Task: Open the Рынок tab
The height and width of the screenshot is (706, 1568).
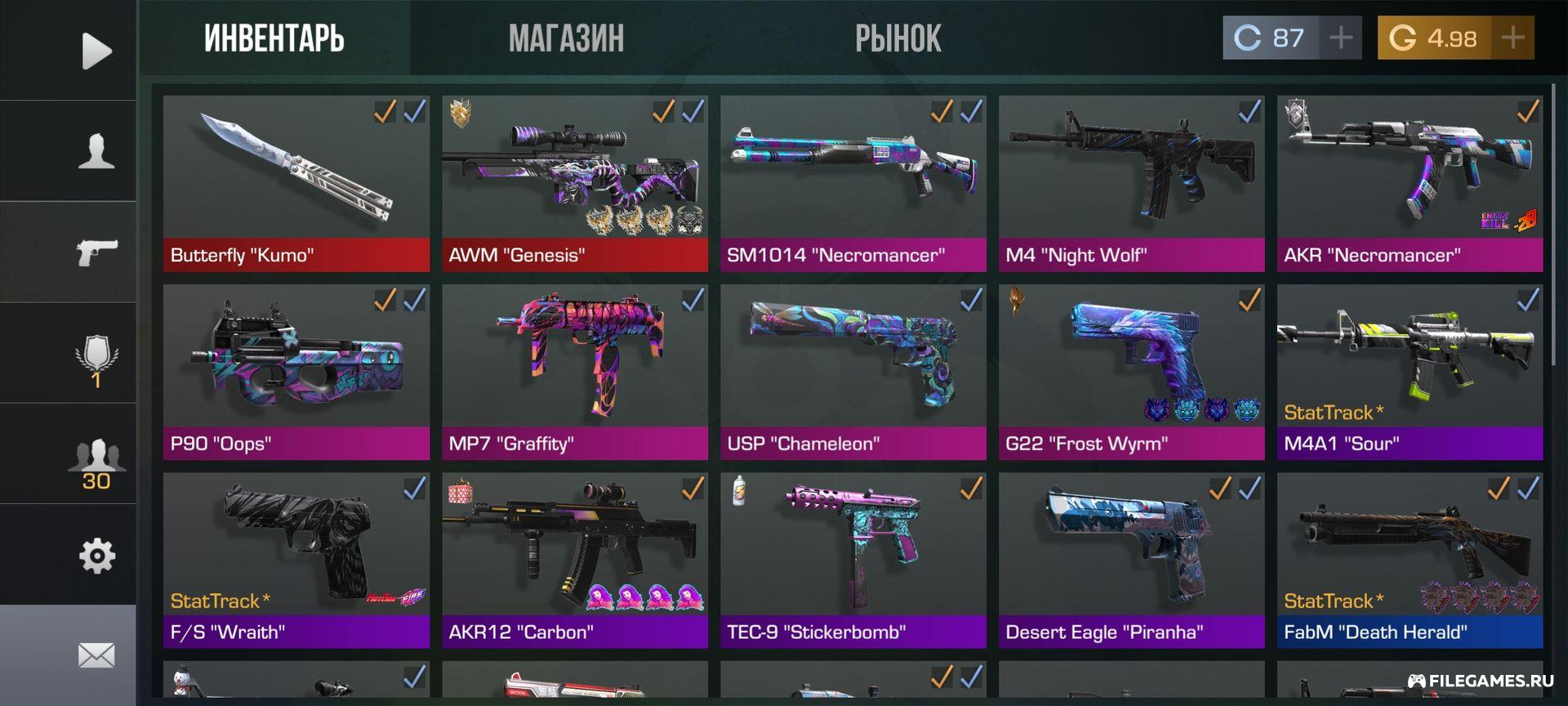Action: [898, 38]
